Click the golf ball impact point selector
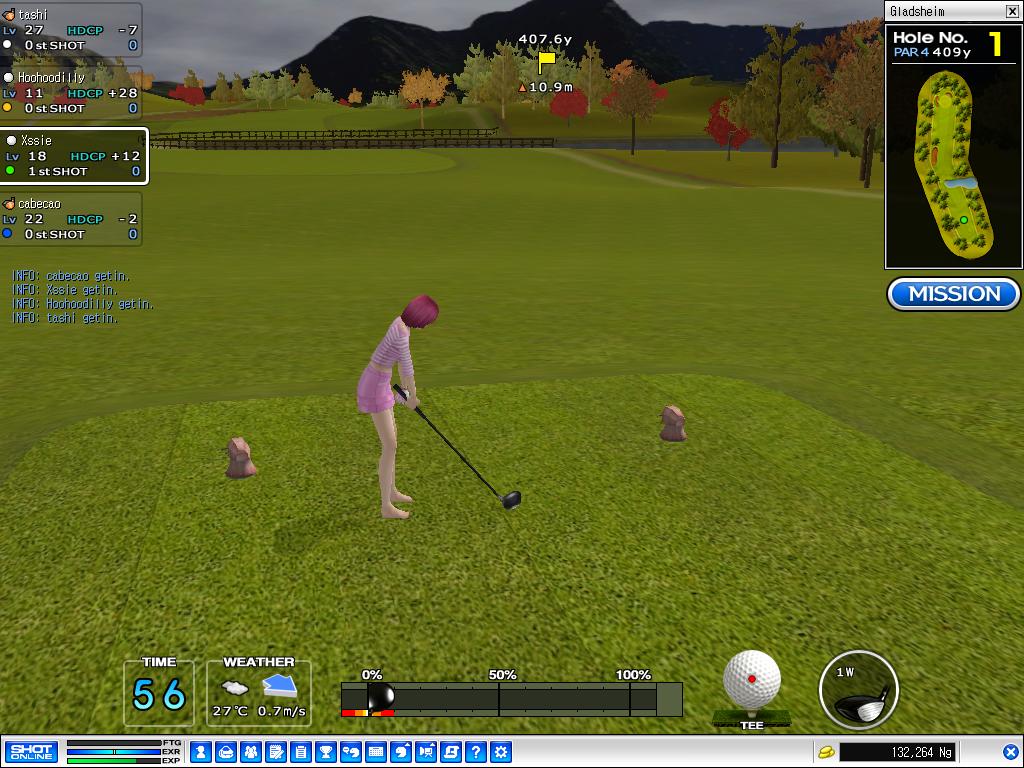1024x768 pixels. tap(752, 679)
